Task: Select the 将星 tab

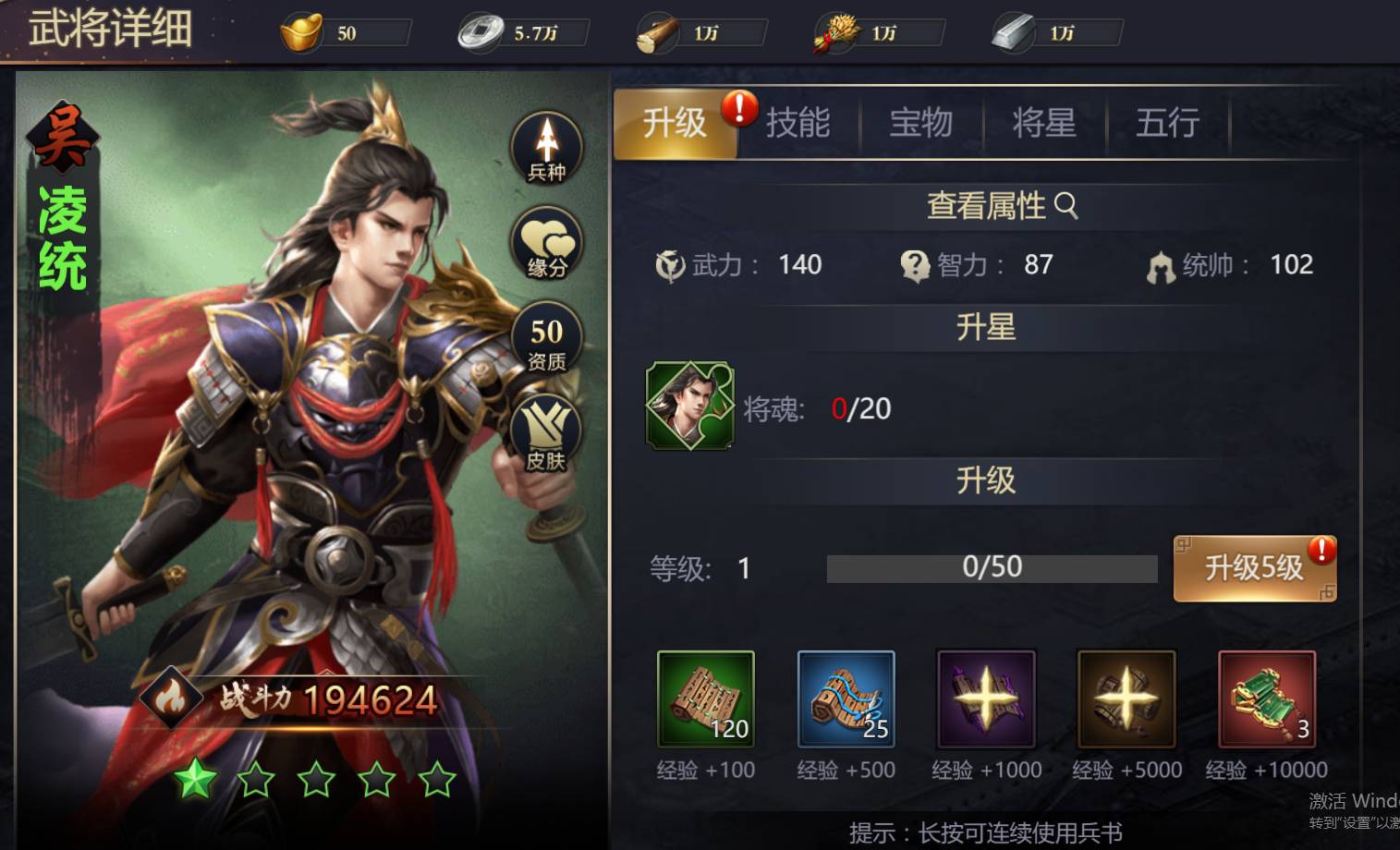Action: point(1044,123)
